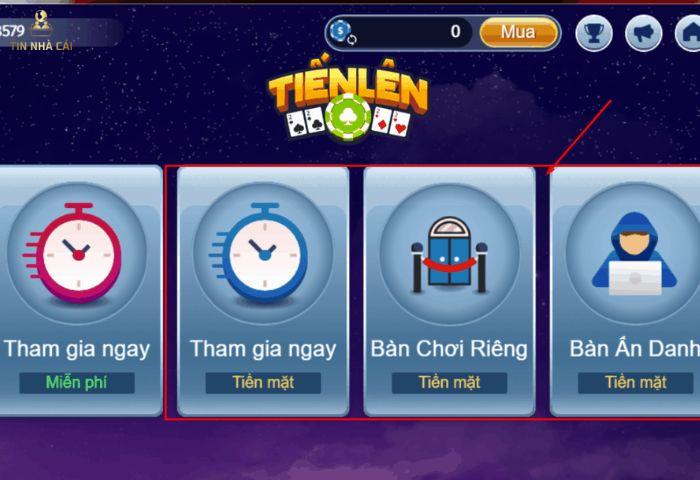Go to the home icon
The height and width of the screenshot is (480, 700).
[688, 35]
